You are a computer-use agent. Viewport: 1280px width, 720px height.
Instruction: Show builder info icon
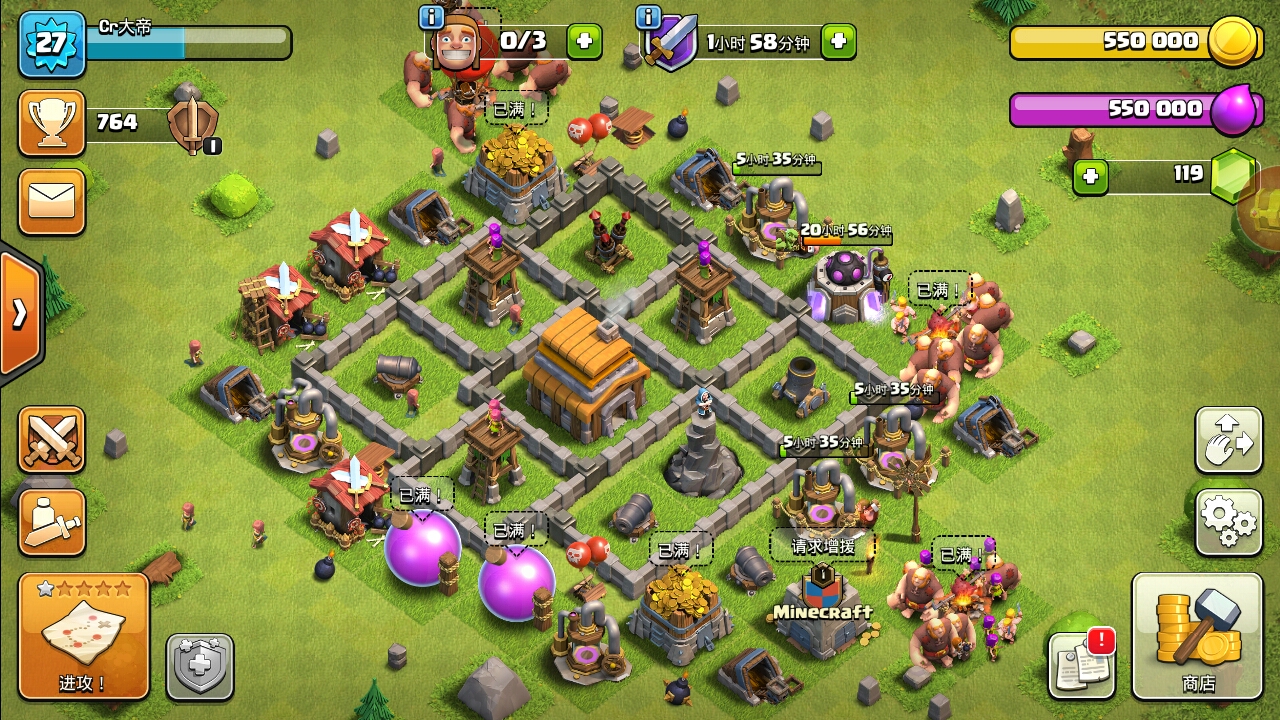pyautogui.click(x=431, y=17)
